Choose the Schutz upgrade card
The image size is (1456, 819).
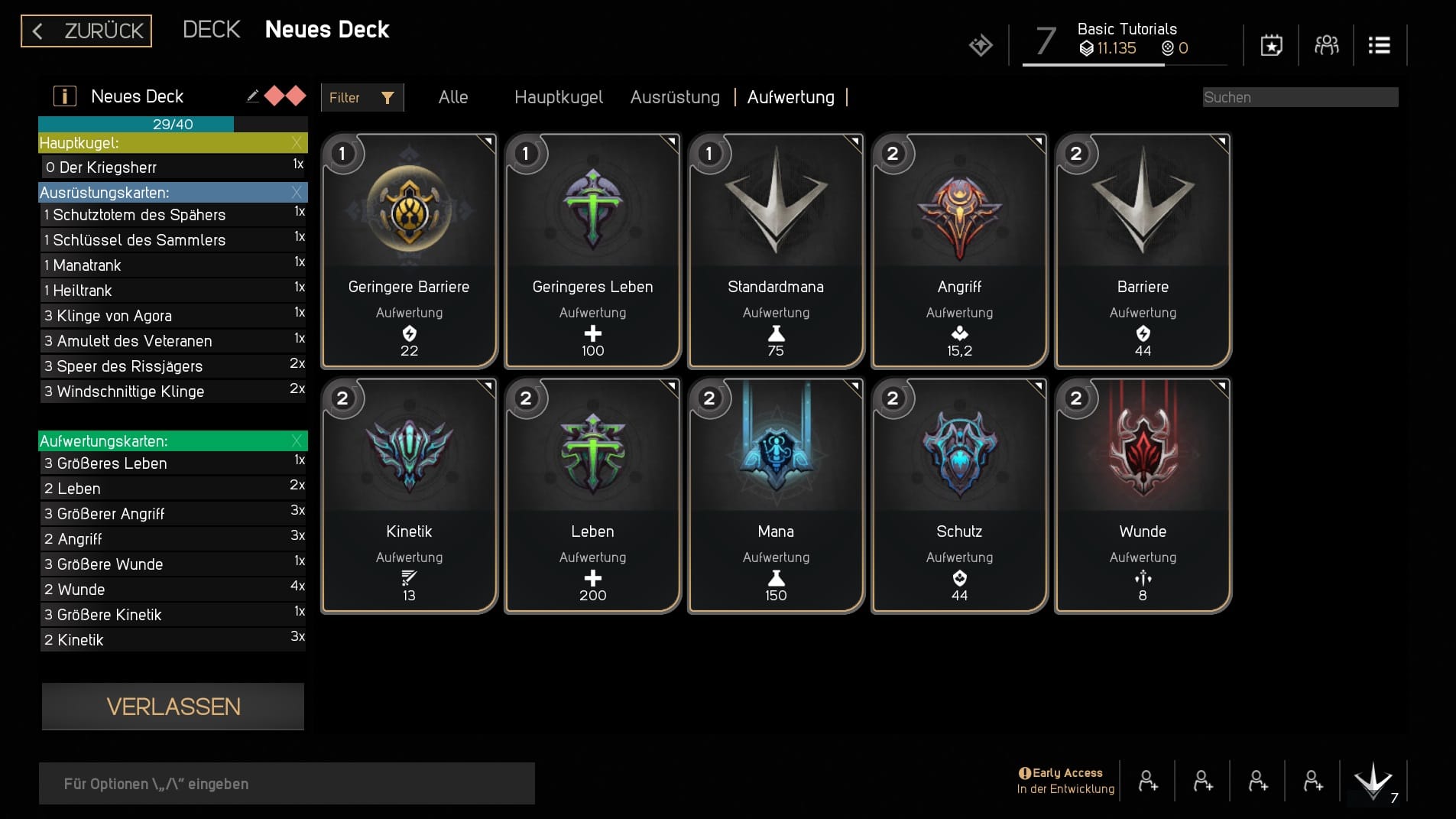[x=959, y=496]
